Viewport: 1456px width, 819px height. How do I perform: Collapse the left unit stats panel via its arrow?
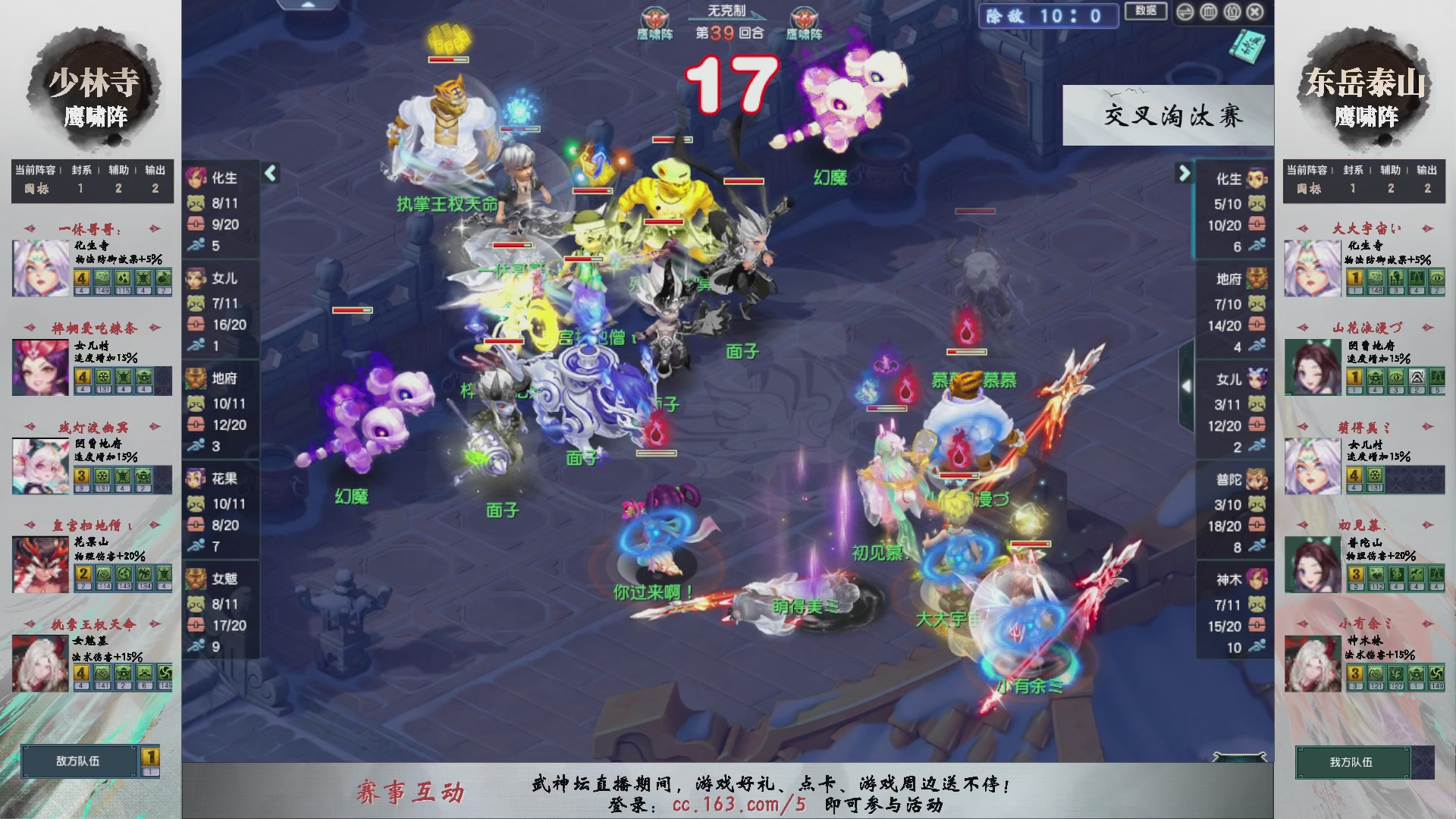270,172
